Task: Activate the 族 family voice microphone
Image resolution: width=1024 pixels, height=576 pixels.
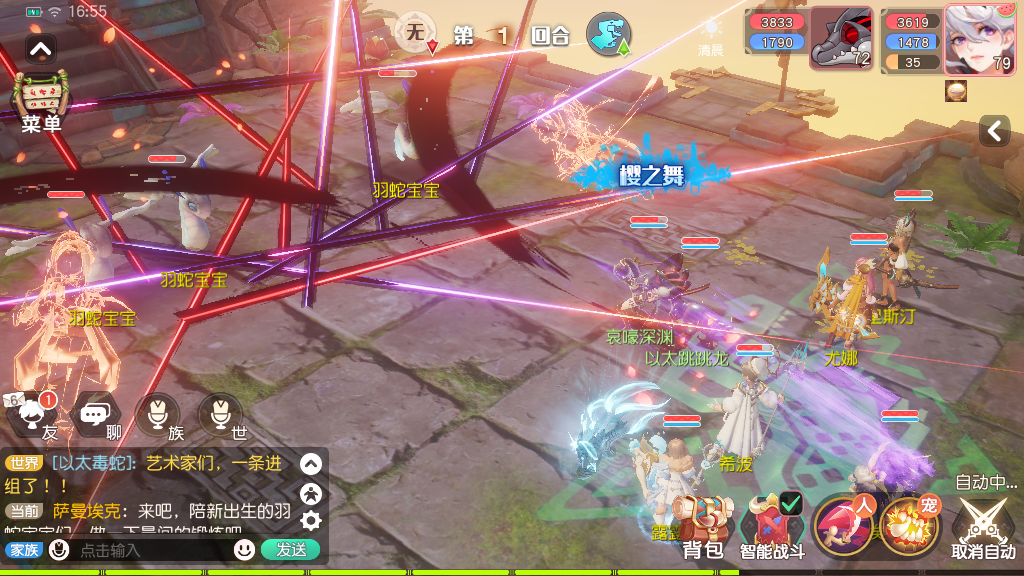Action: 158,415
